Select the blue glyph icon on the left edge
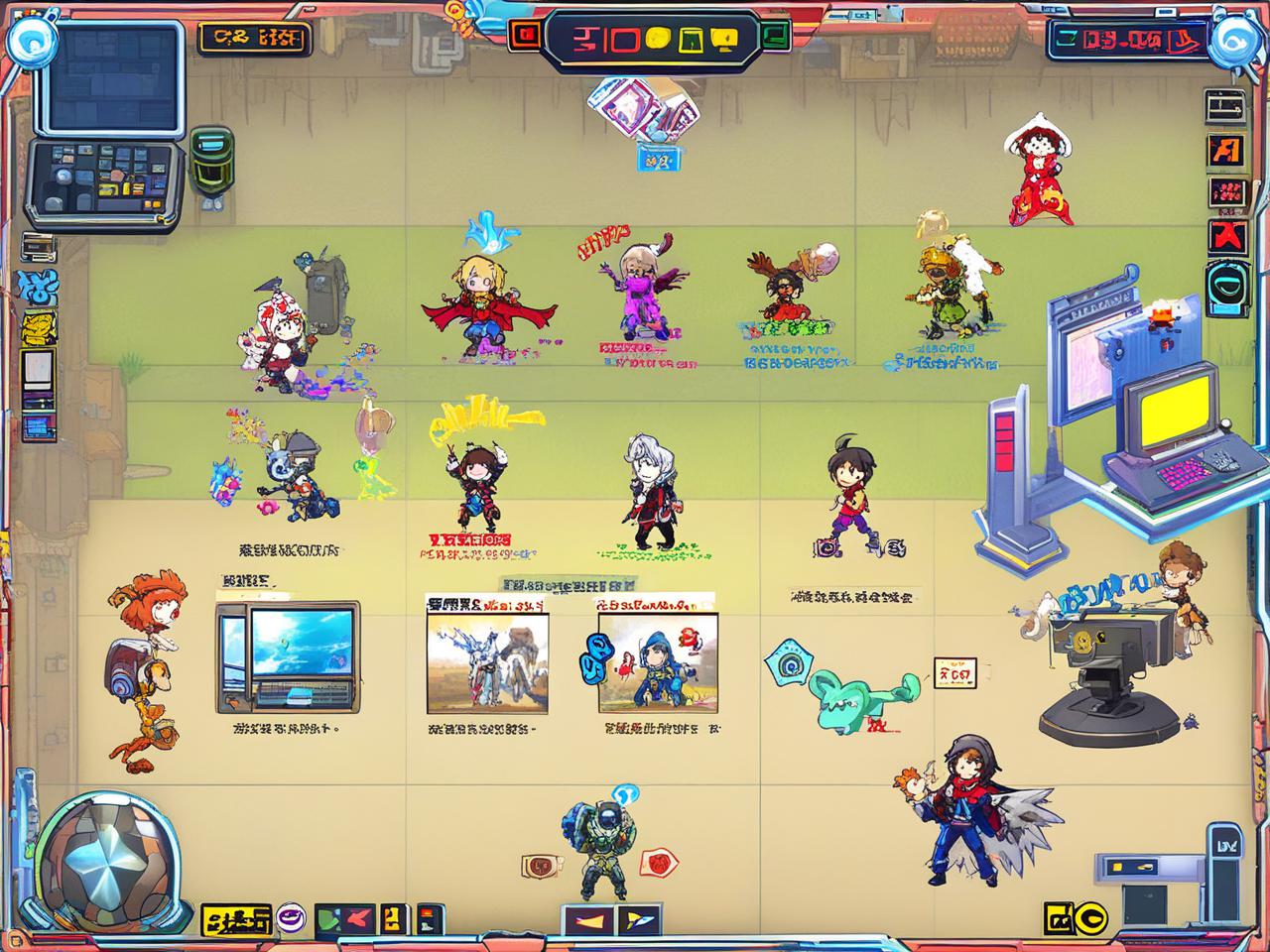Screen dimensions: 1270x952 [x=37, y=290]
